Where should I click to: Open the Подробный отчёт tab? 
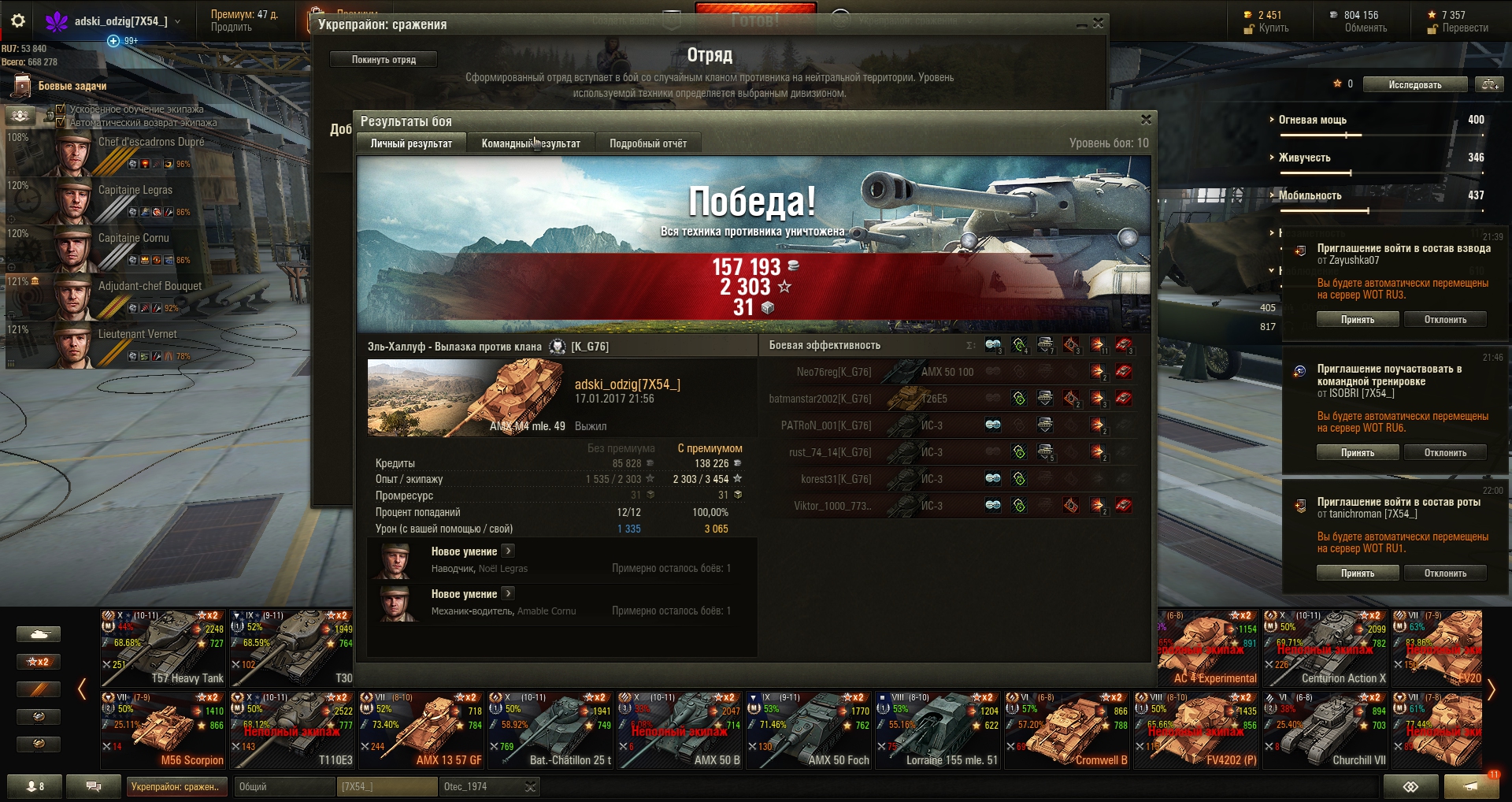(x=647, y=143)
